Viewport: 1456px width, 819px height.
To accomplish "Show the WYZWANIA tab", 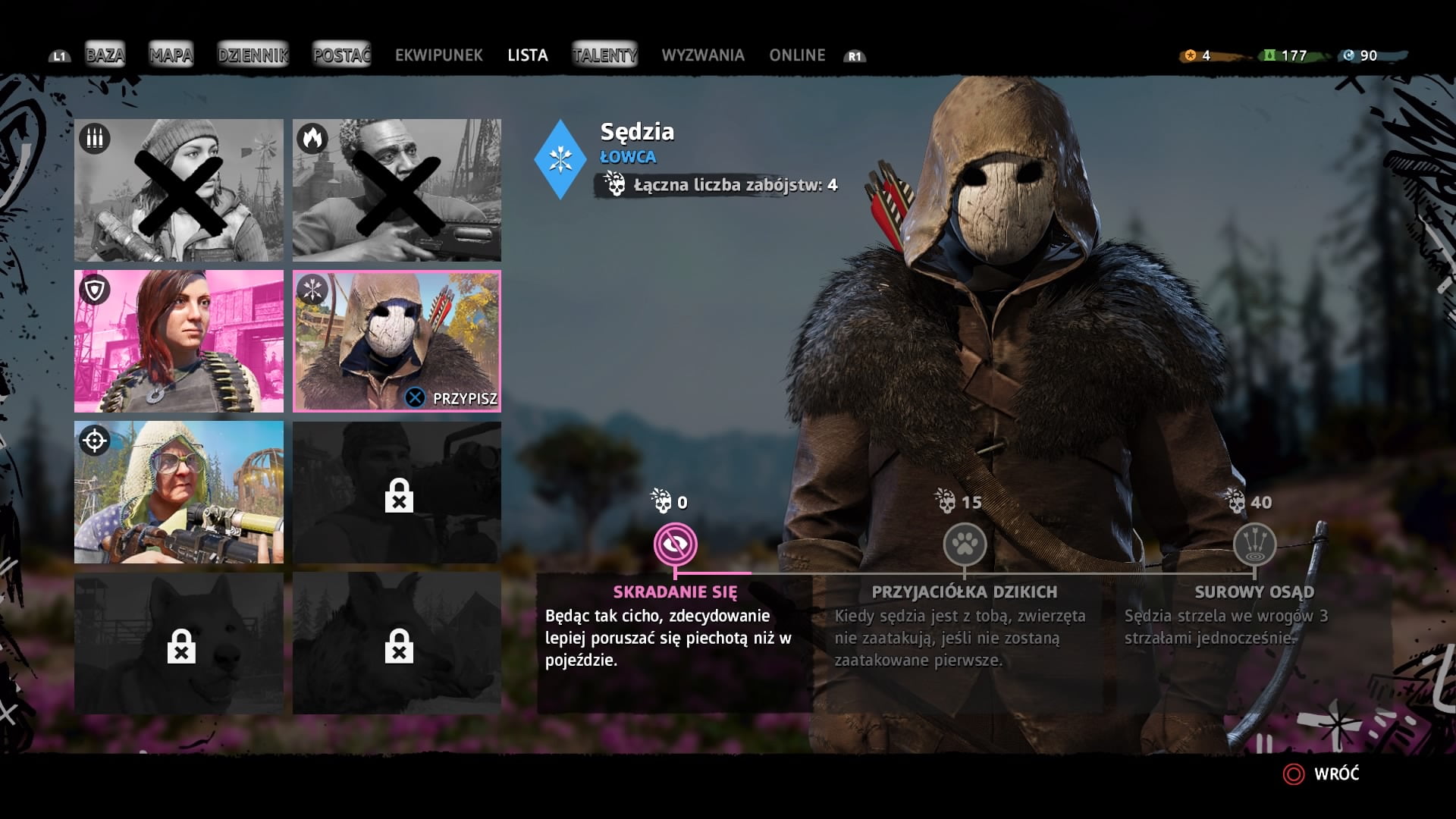I will point(702,55).
